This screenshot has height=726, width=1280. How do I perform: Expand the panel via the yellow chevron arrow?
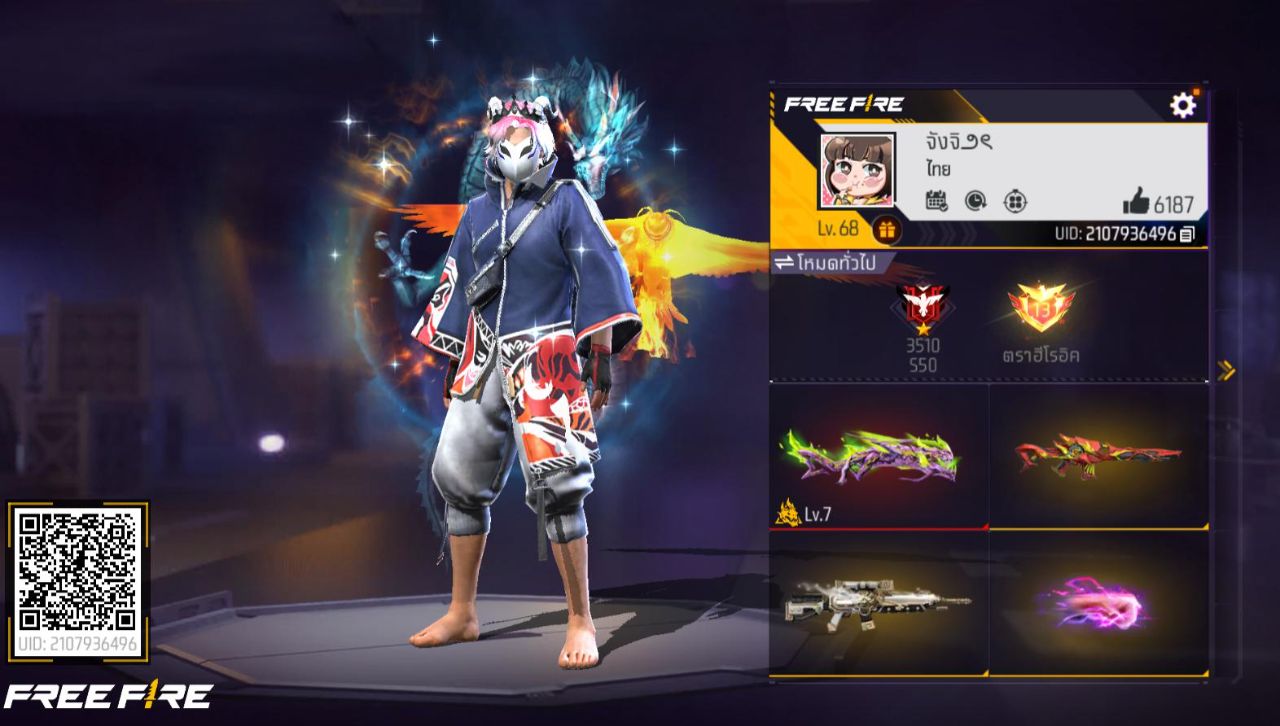pos(1226,368)
